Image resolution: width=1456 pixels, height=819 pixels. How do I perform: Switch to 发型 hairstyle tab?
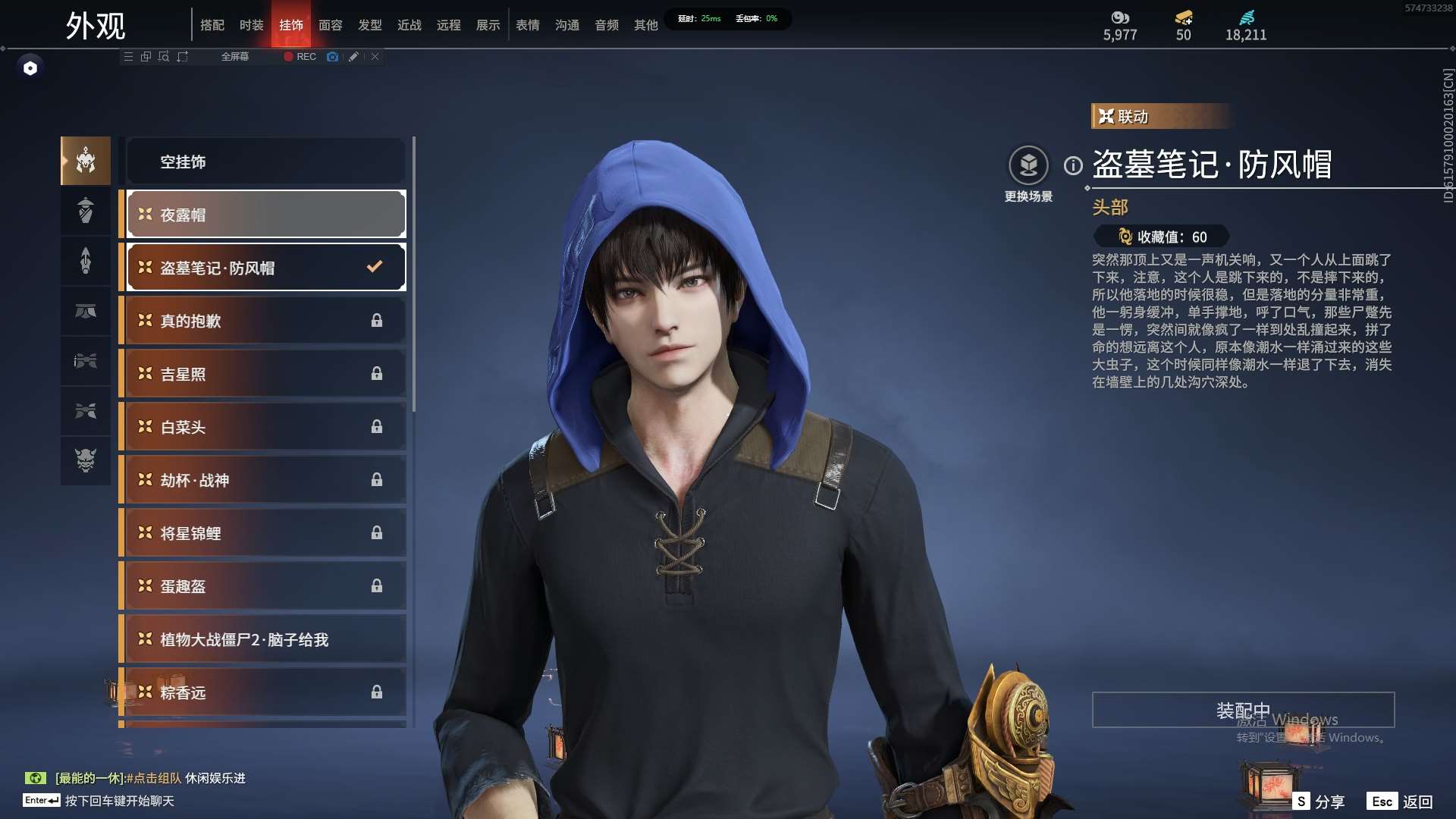point(370,25)
